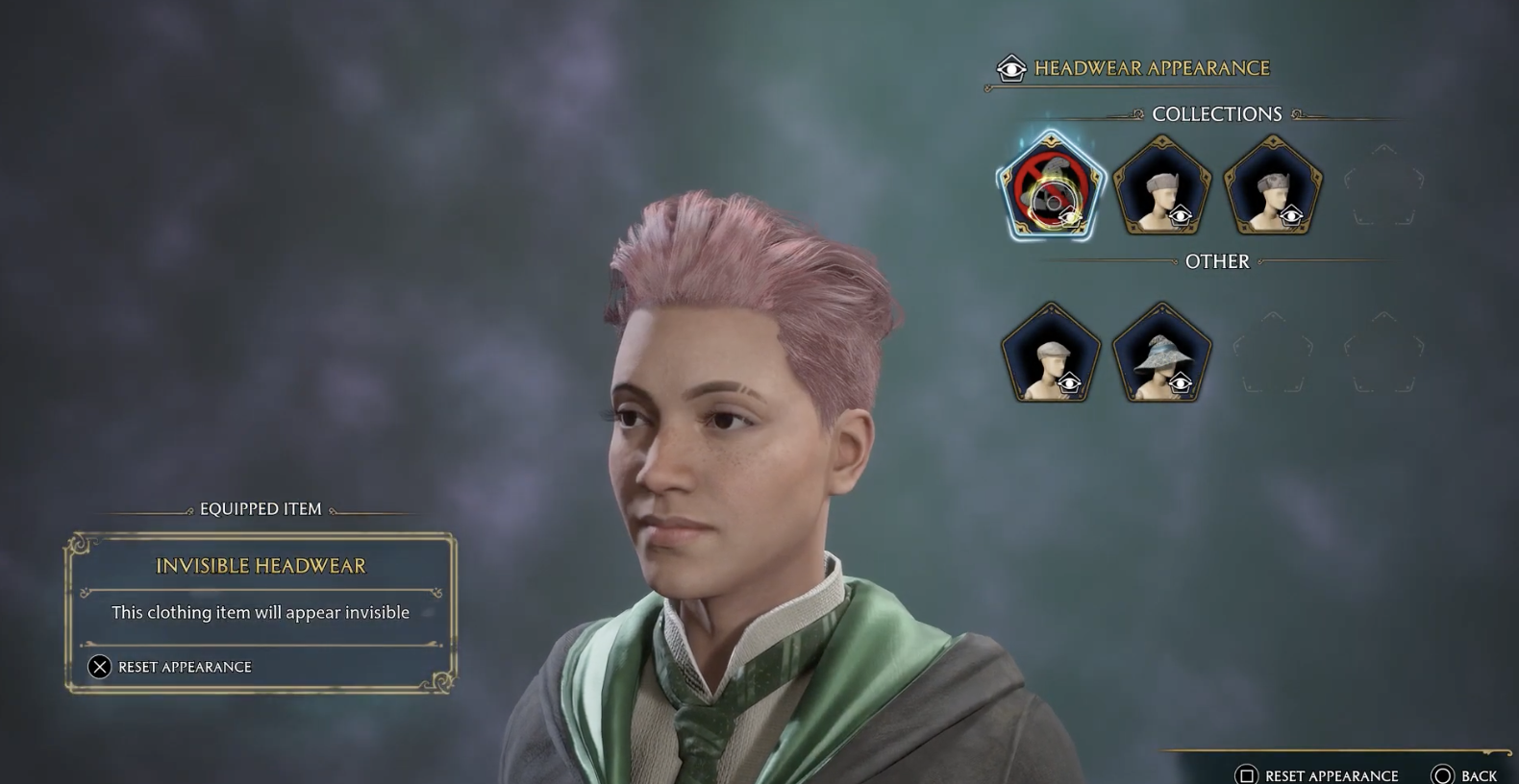Select the invisible headwear option
Image resolution: width=1519 pixels, height=784 pixels.
(x=1051, y=186)
